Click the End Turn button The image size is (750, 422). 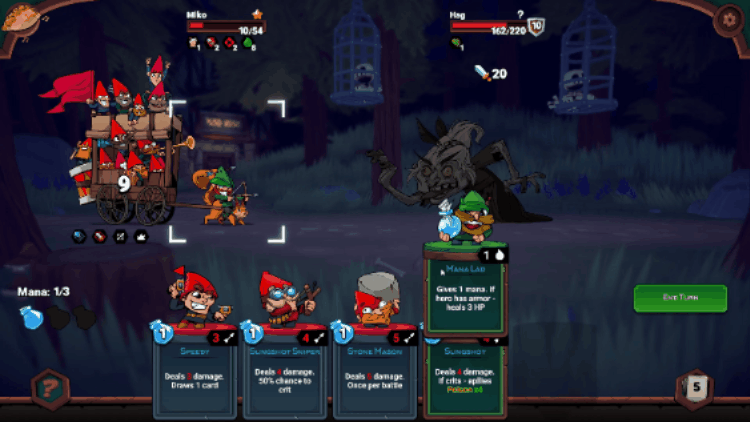pos(680,299)
